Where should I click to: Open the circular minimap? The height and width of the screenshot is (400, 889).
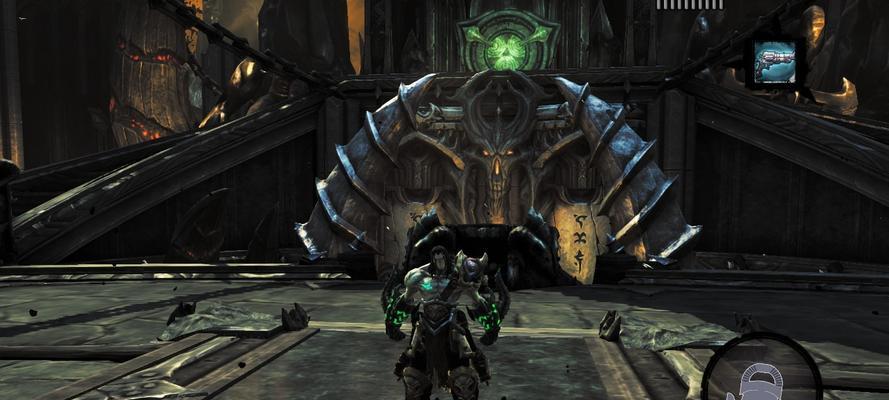tap(761, 373)
